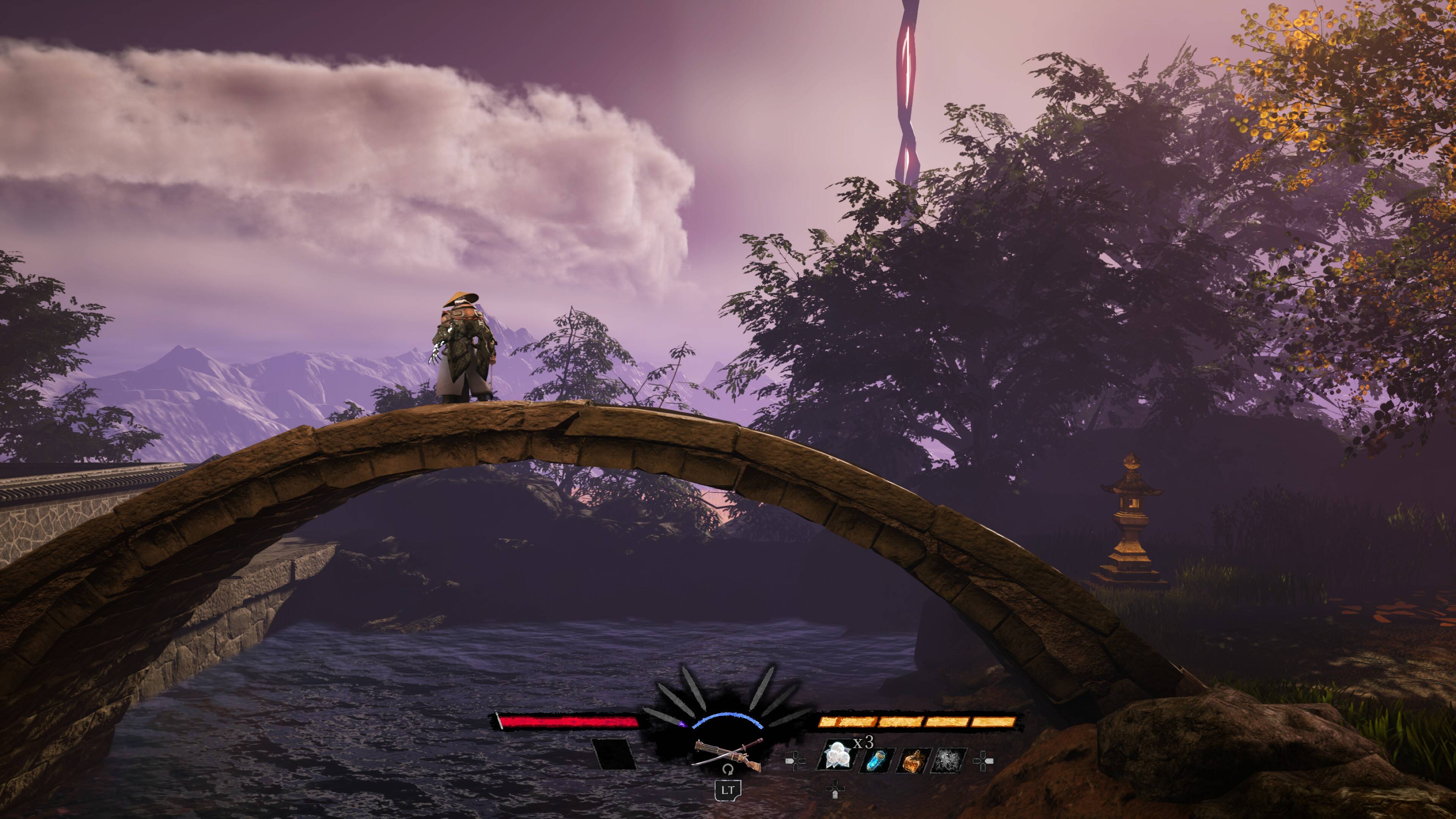The height and width of the screenshot is (819, 1456).
Task: Select the grey leaf cluster item slot
Action: (x=951, y=760)
